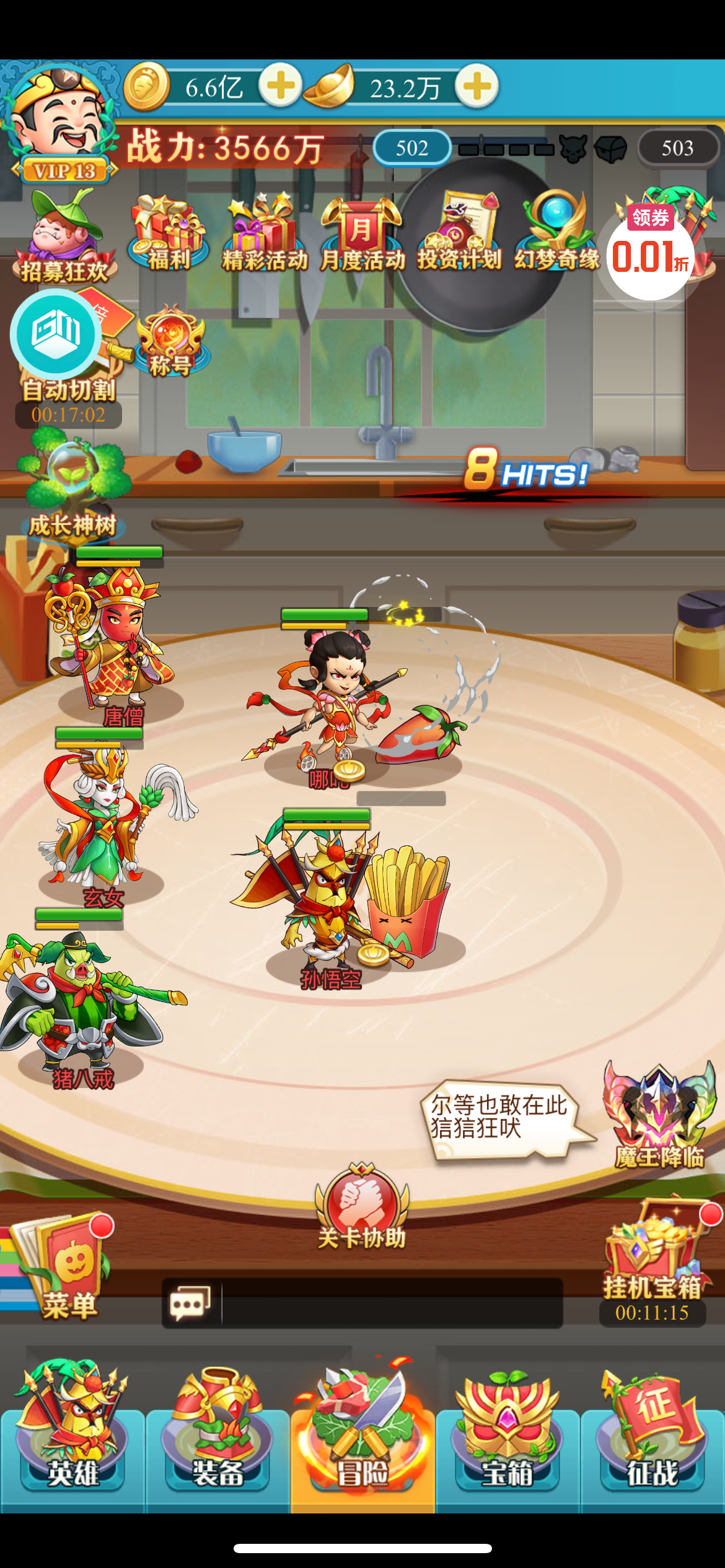Image resolution: width=725 pixels, height=1568 pixels.
Task: Collect the 挂机宝箱 idle chest
Action: pyautogui.click(x=652, y=1263)
